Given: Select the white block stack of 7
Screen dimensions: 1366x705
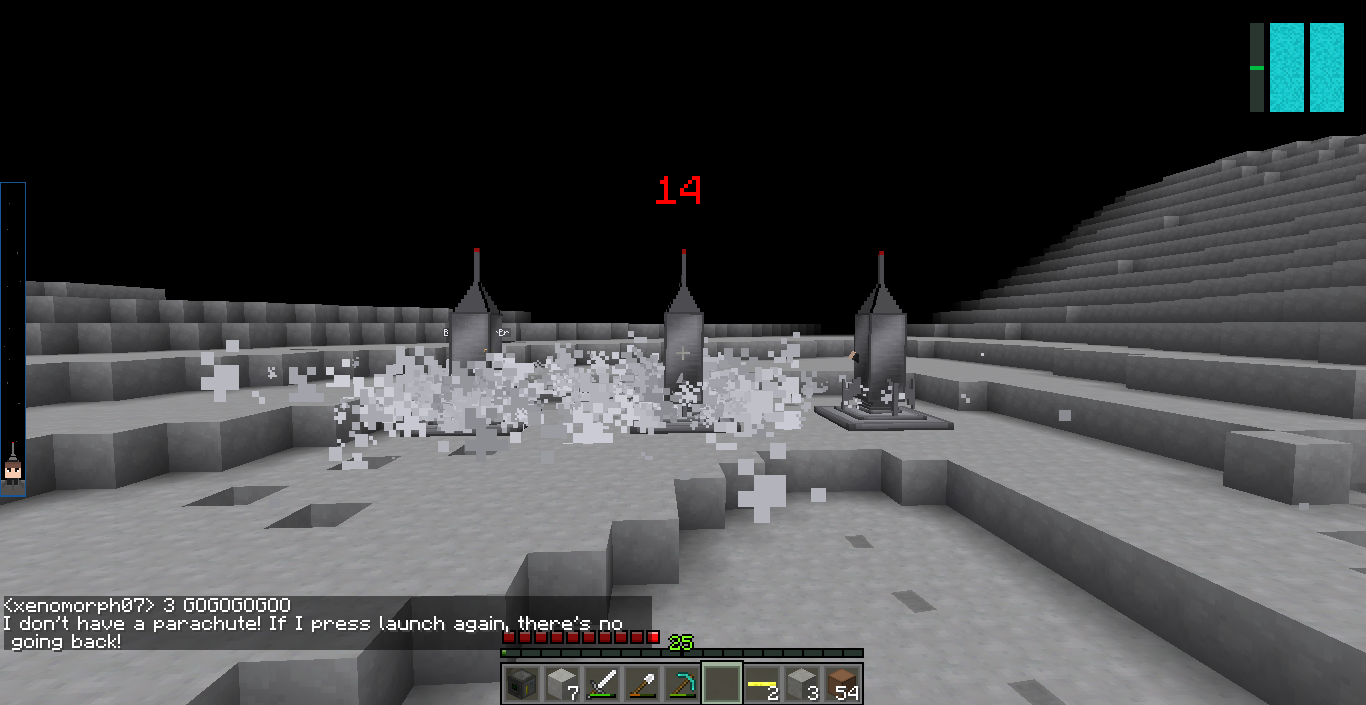Looking at the screenshot, I should [561, 684].
